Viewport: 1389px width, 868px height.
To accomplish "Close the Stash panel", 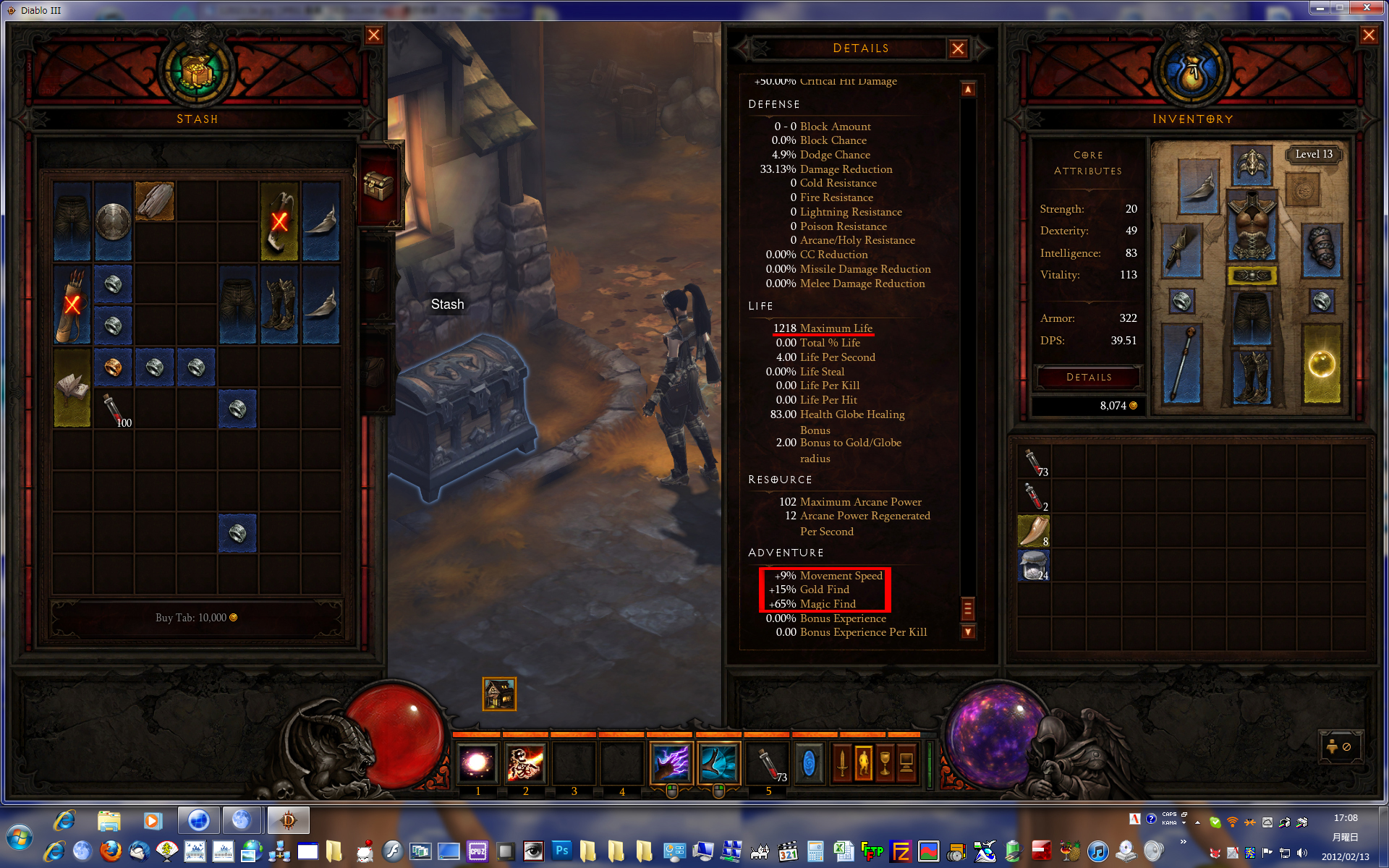I will click(x=373, y=35).
